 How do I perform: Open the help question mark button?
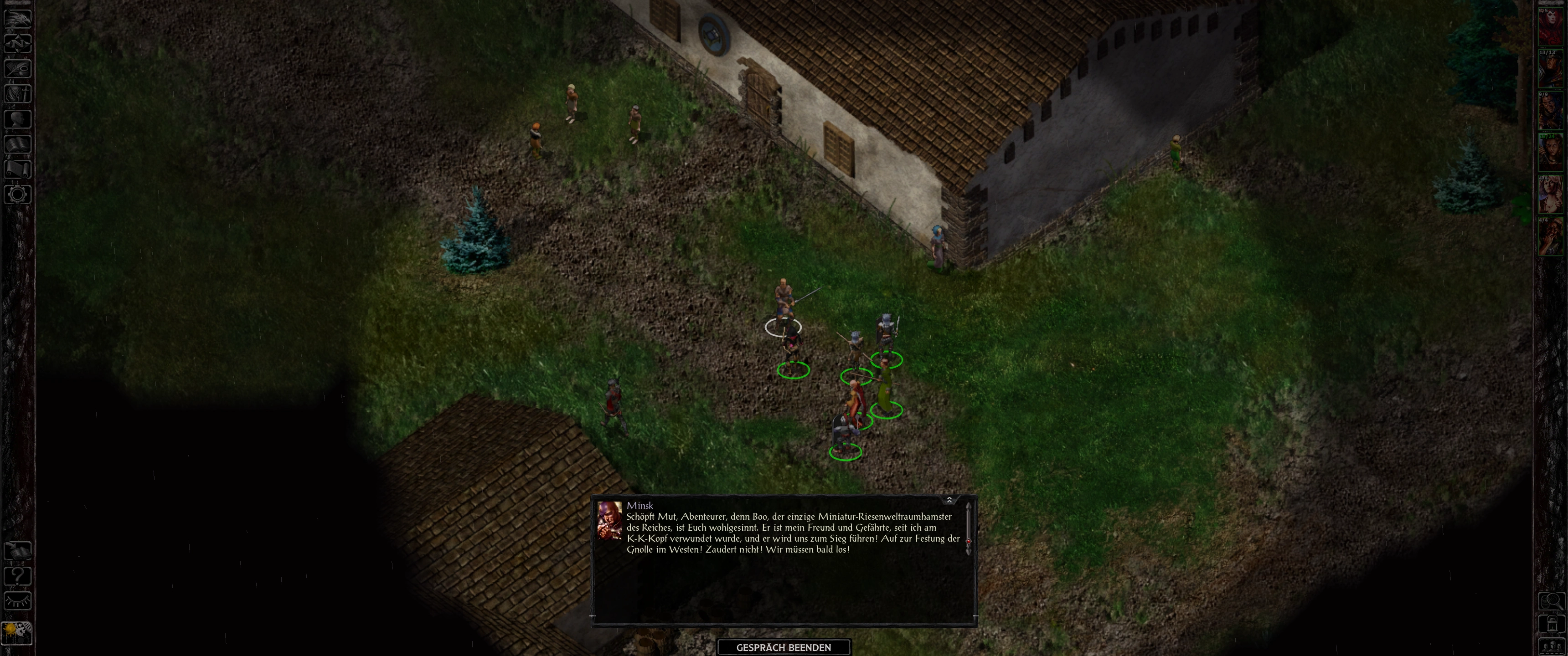(x=18, y=576)
